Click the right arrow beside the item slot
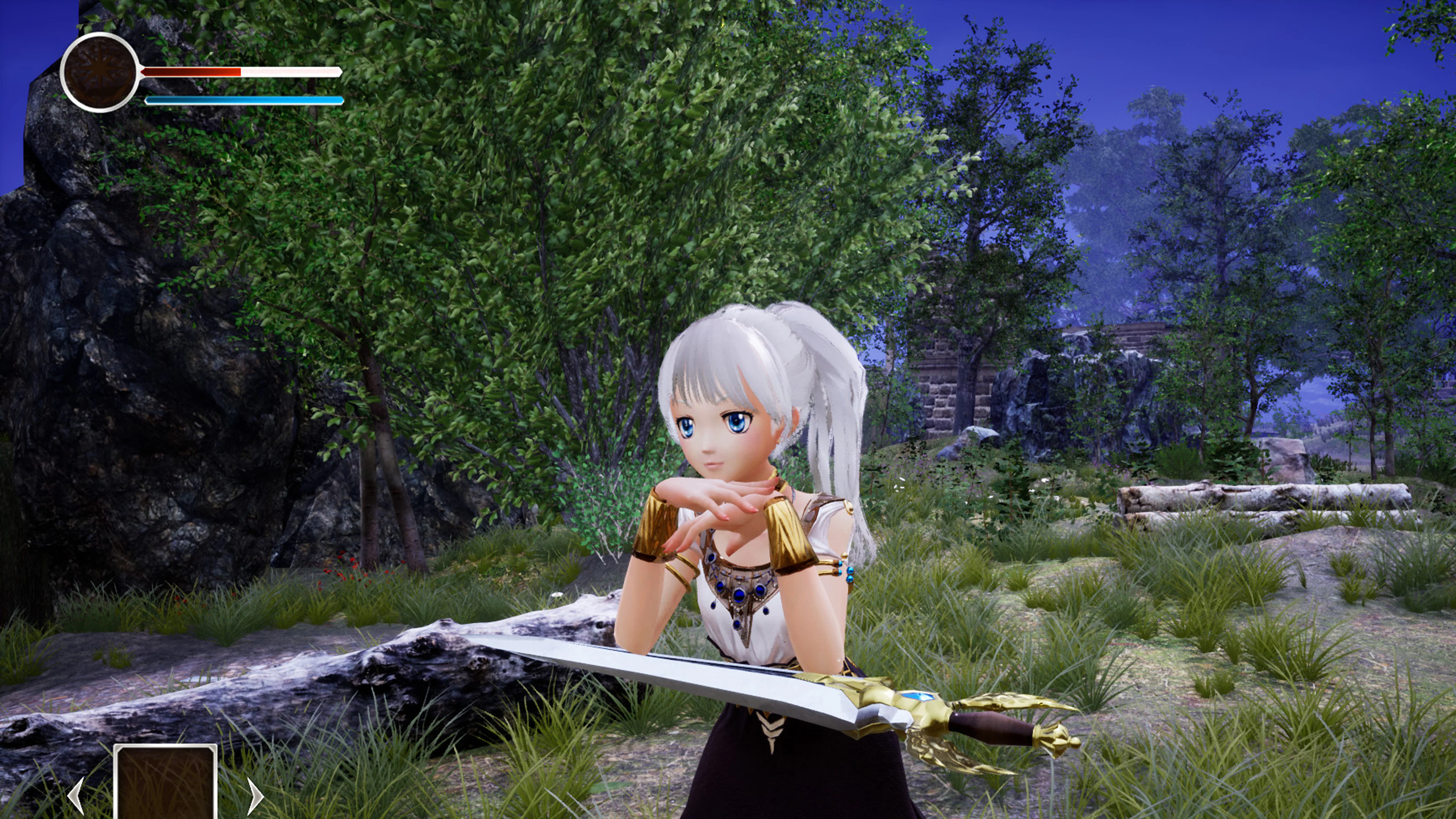 click(x=255, y=795)
